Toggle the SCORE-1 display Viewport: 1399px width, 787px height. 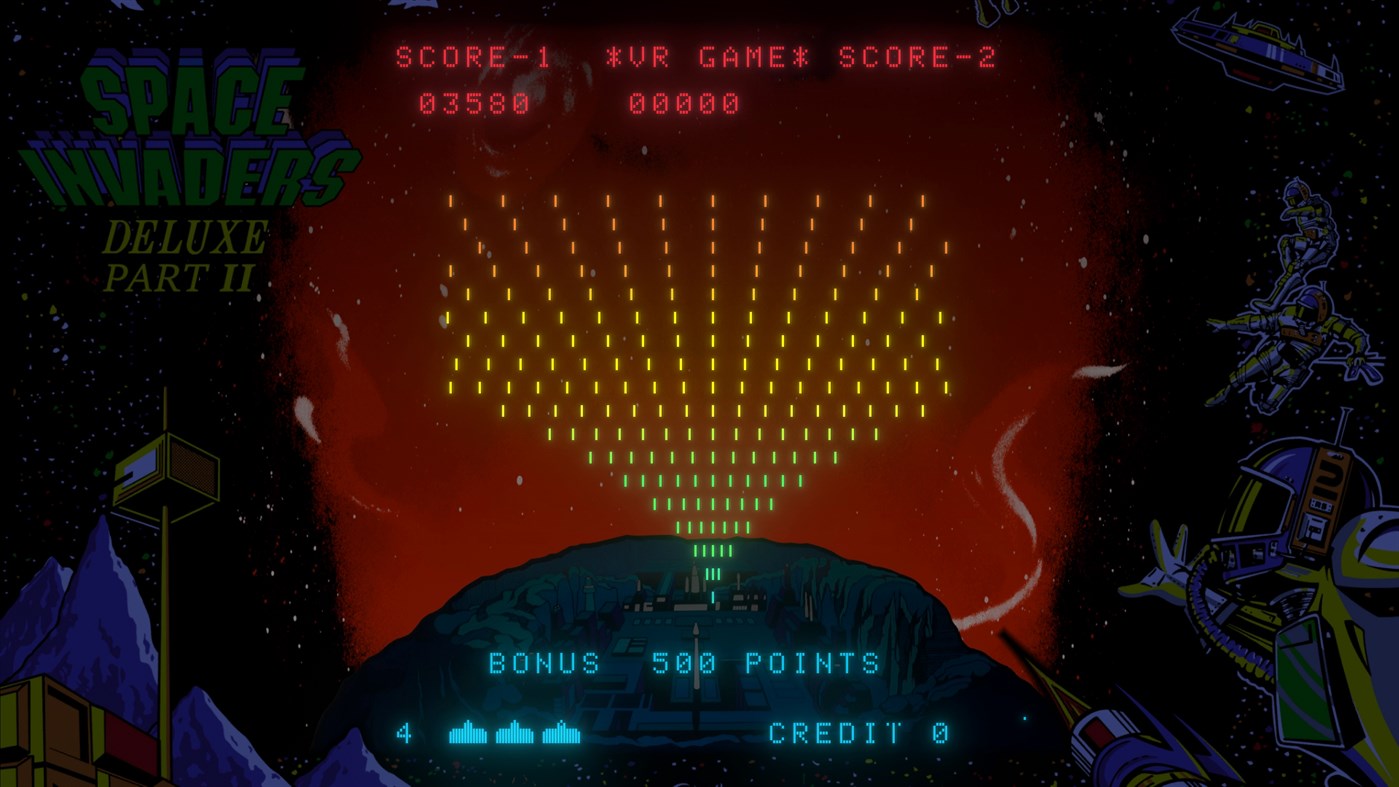pos(471,57)
